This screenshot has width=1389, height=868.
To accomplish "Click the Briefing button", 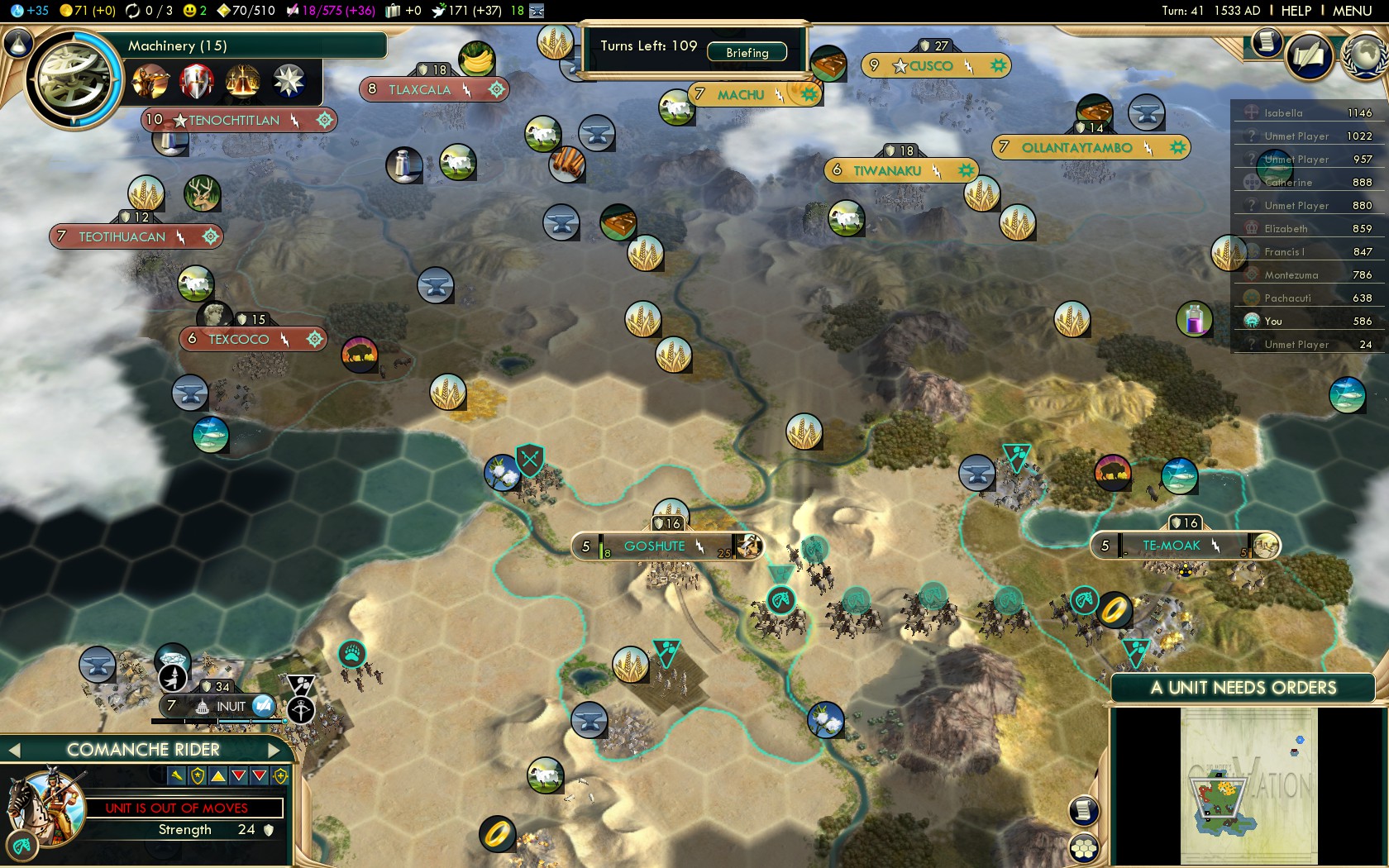I will [x=747, y=53].
